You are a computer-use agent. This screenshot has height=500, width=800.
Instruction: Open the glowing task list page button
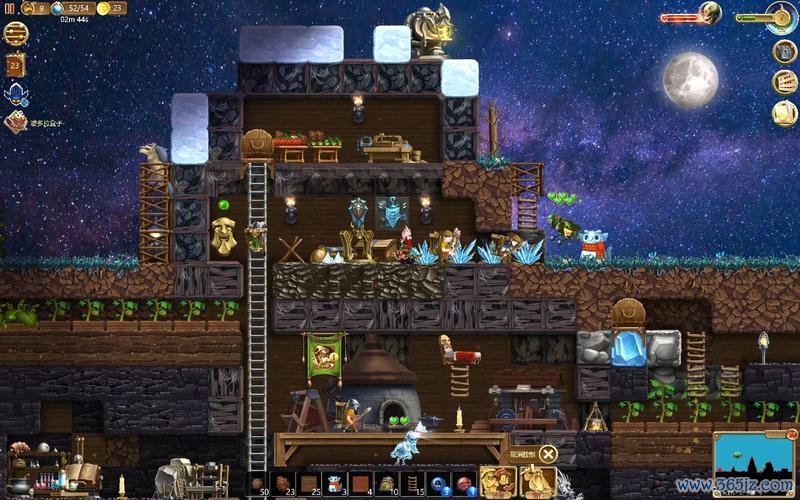[785, 113]
